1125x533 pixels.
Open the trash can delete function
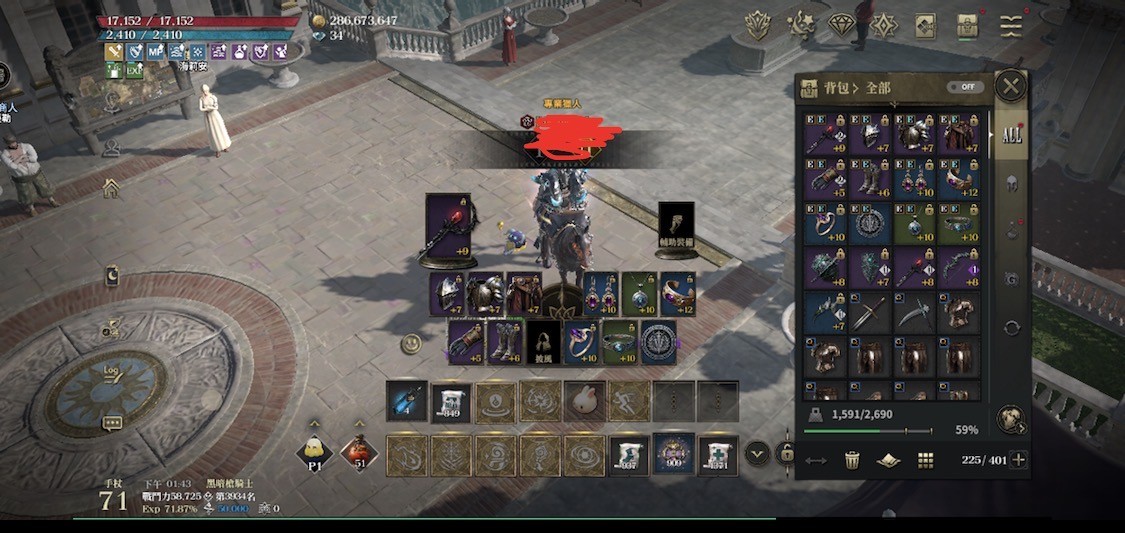(852, 460)
